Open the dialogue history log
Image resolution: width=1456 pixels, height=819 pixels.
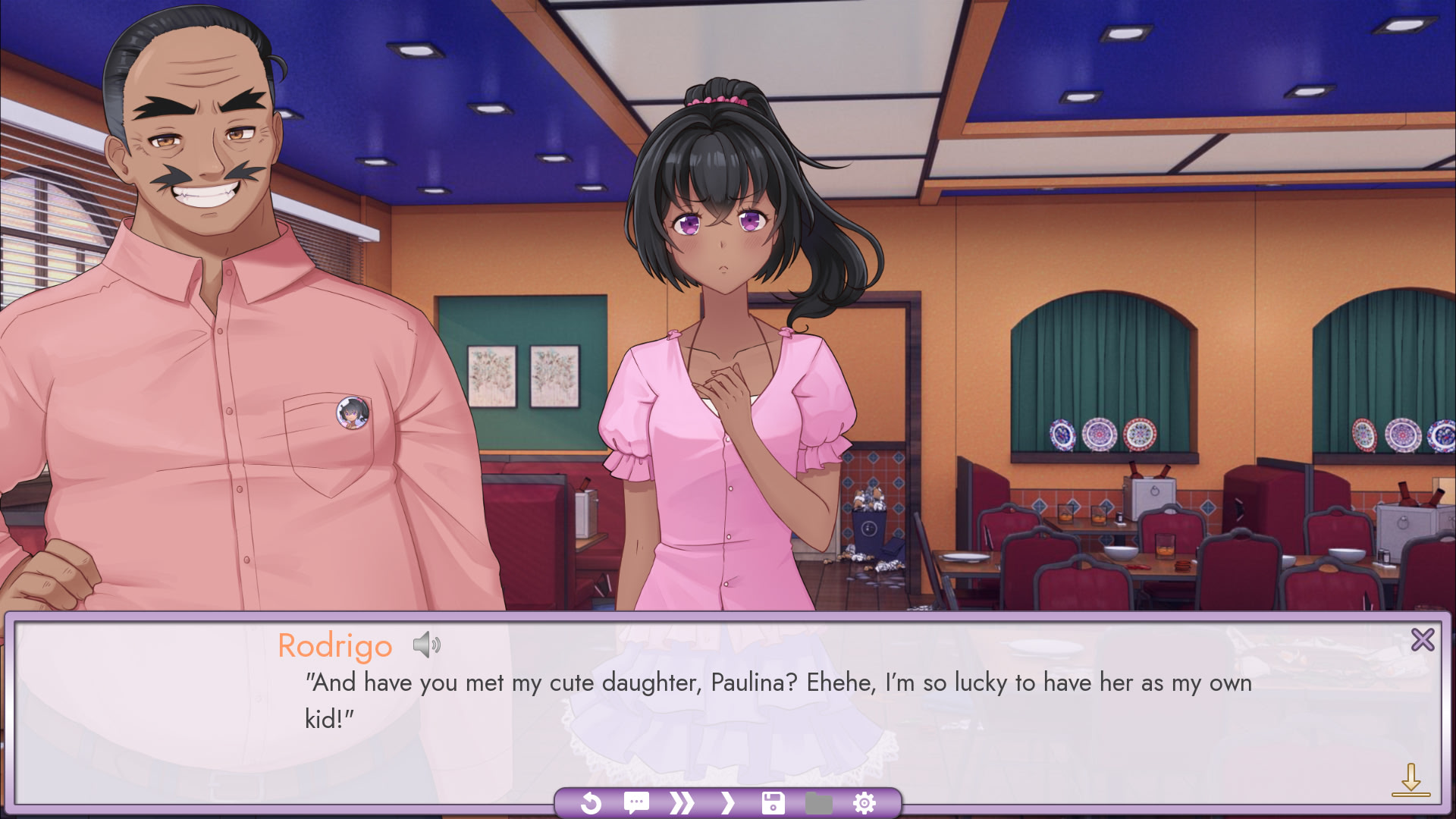636,802
